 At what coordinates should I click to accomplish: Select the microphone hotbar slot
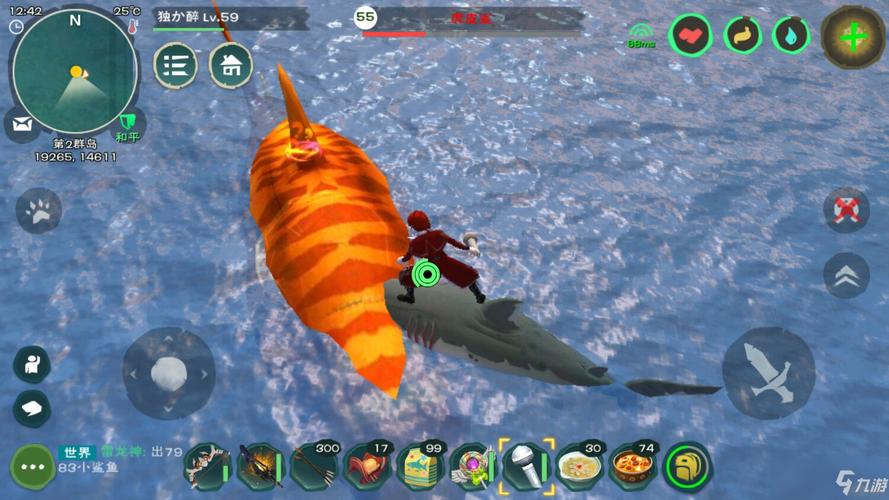click(x=527, y=467)
